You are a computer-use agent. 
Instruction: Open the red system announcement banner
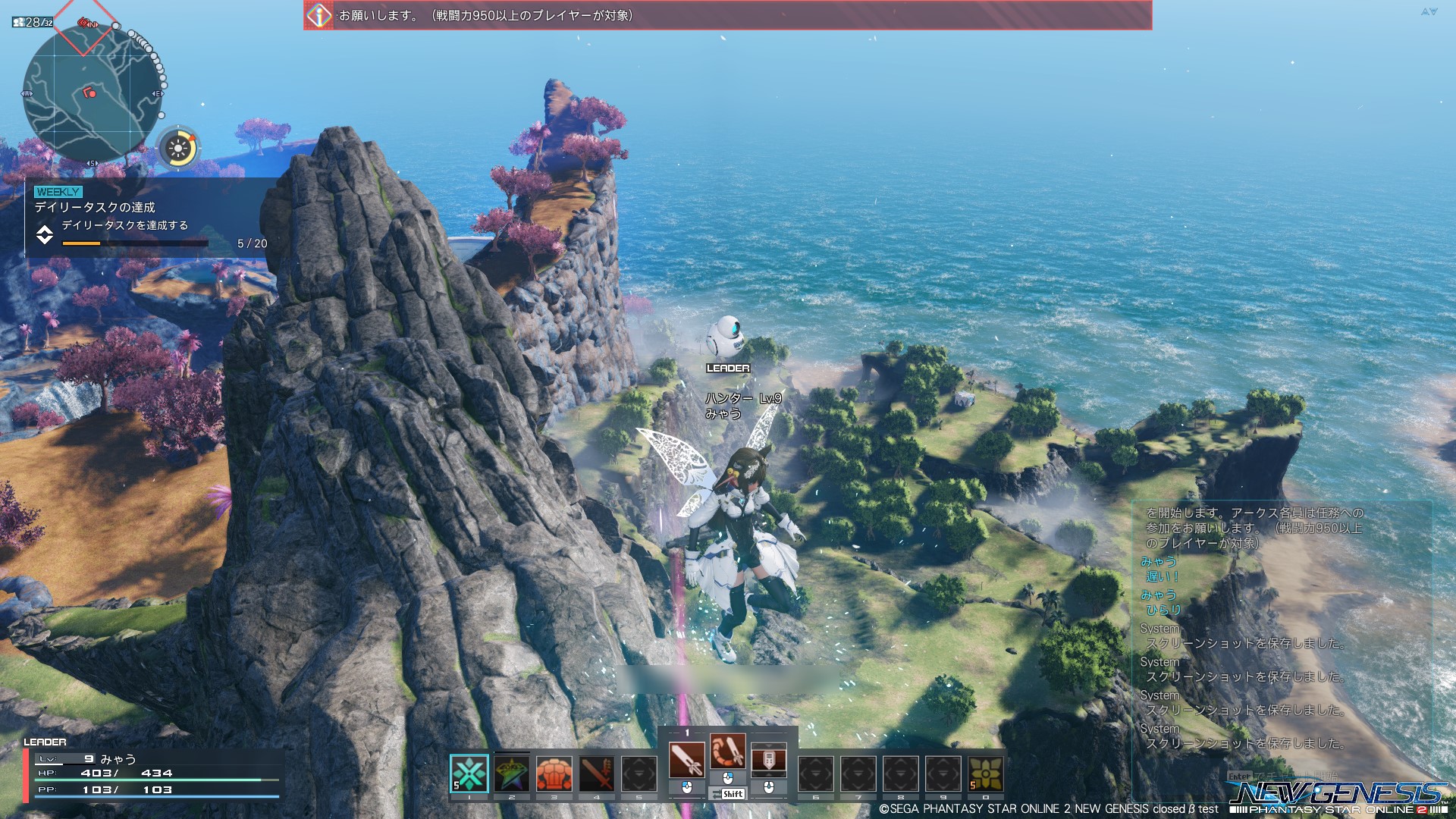click(728, 15)
